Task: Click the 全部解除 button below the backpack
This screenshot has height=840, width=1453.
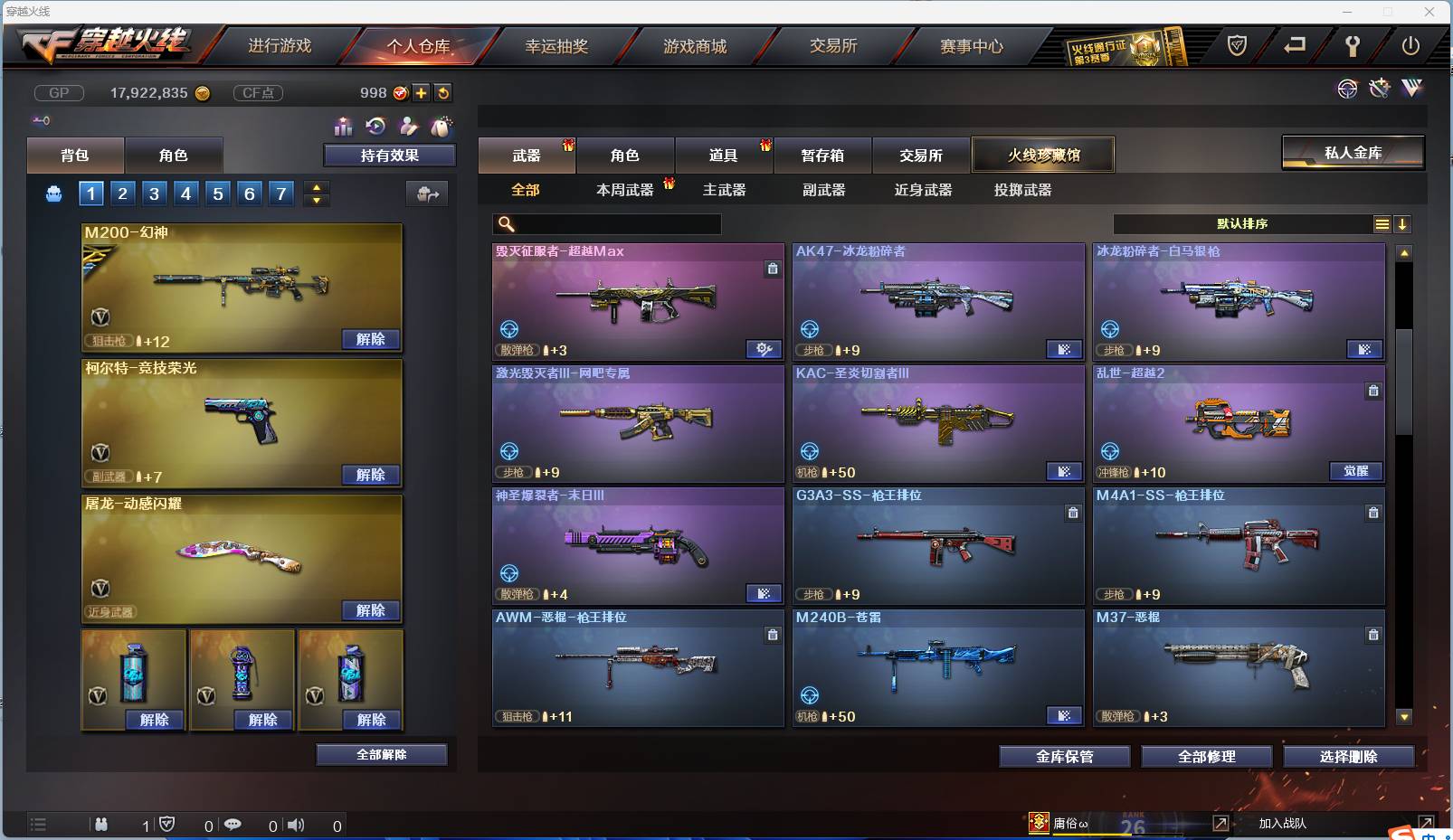Action: (x=381, y=753)
